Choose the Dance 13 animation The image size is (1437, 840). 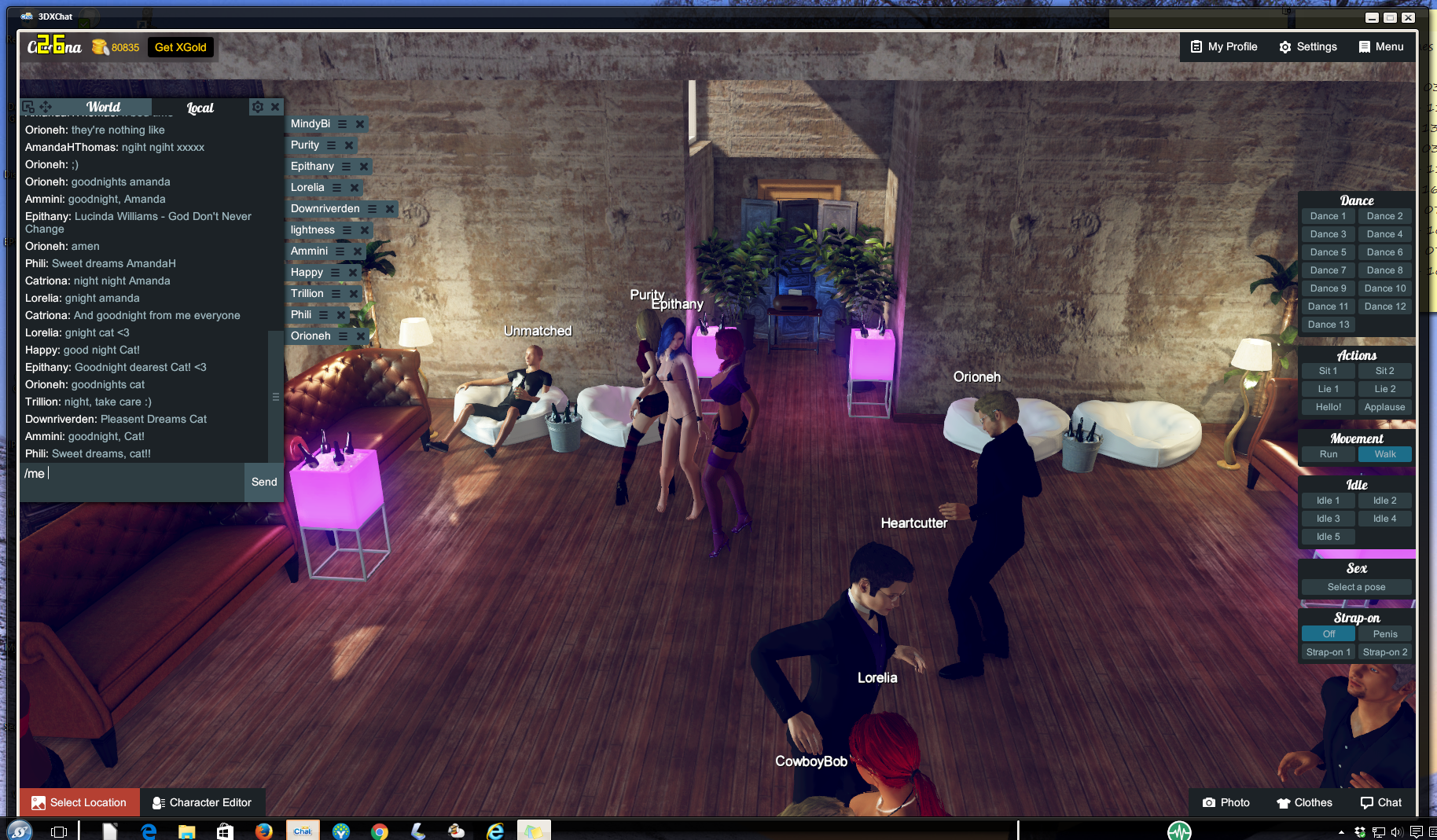coord(1328,325)
